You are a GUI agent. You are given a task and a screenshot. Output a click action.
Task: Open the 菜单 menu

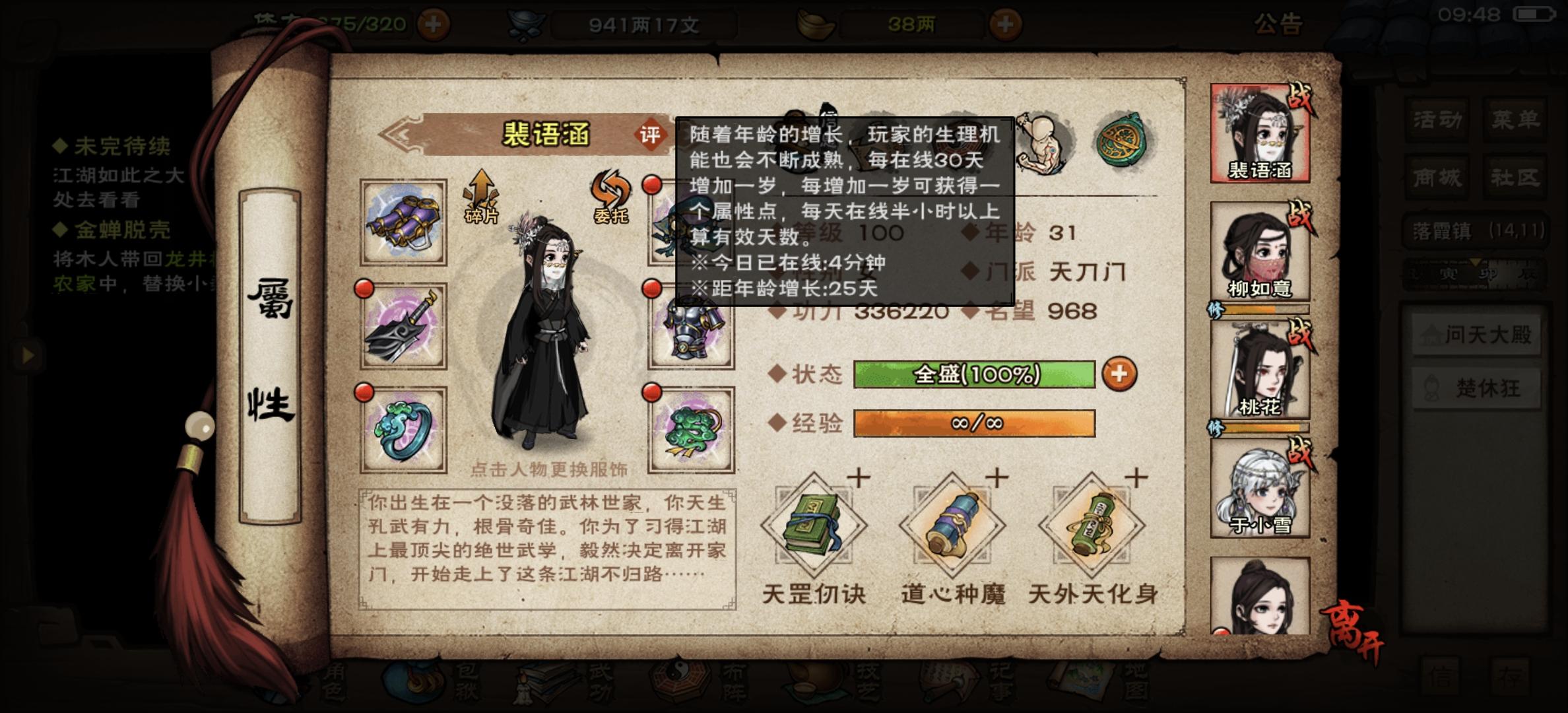[x=1515, y=119]
